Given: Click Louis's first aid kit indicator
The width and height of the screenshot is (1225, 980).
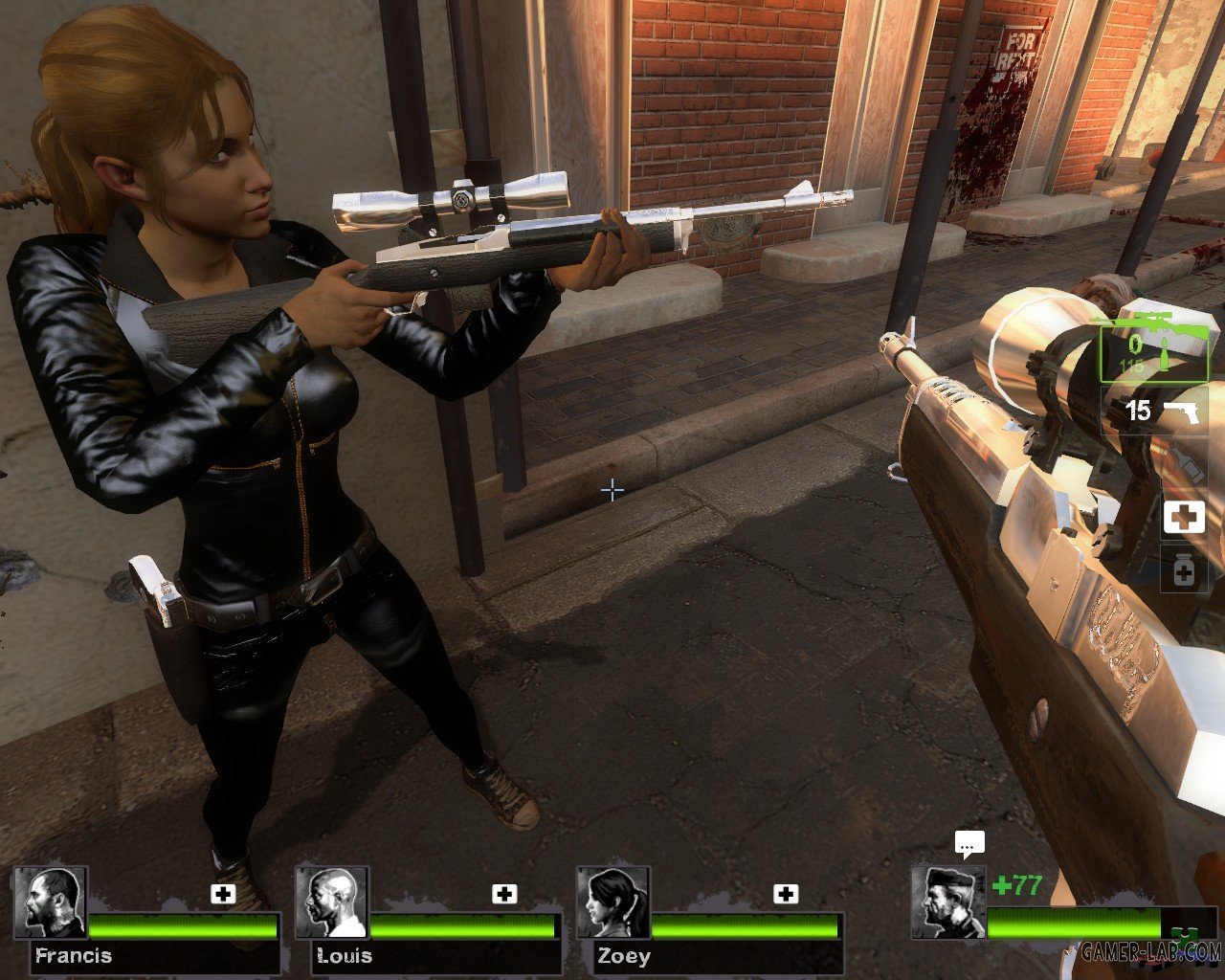Looking at the screenshot, I should (504, 894).
